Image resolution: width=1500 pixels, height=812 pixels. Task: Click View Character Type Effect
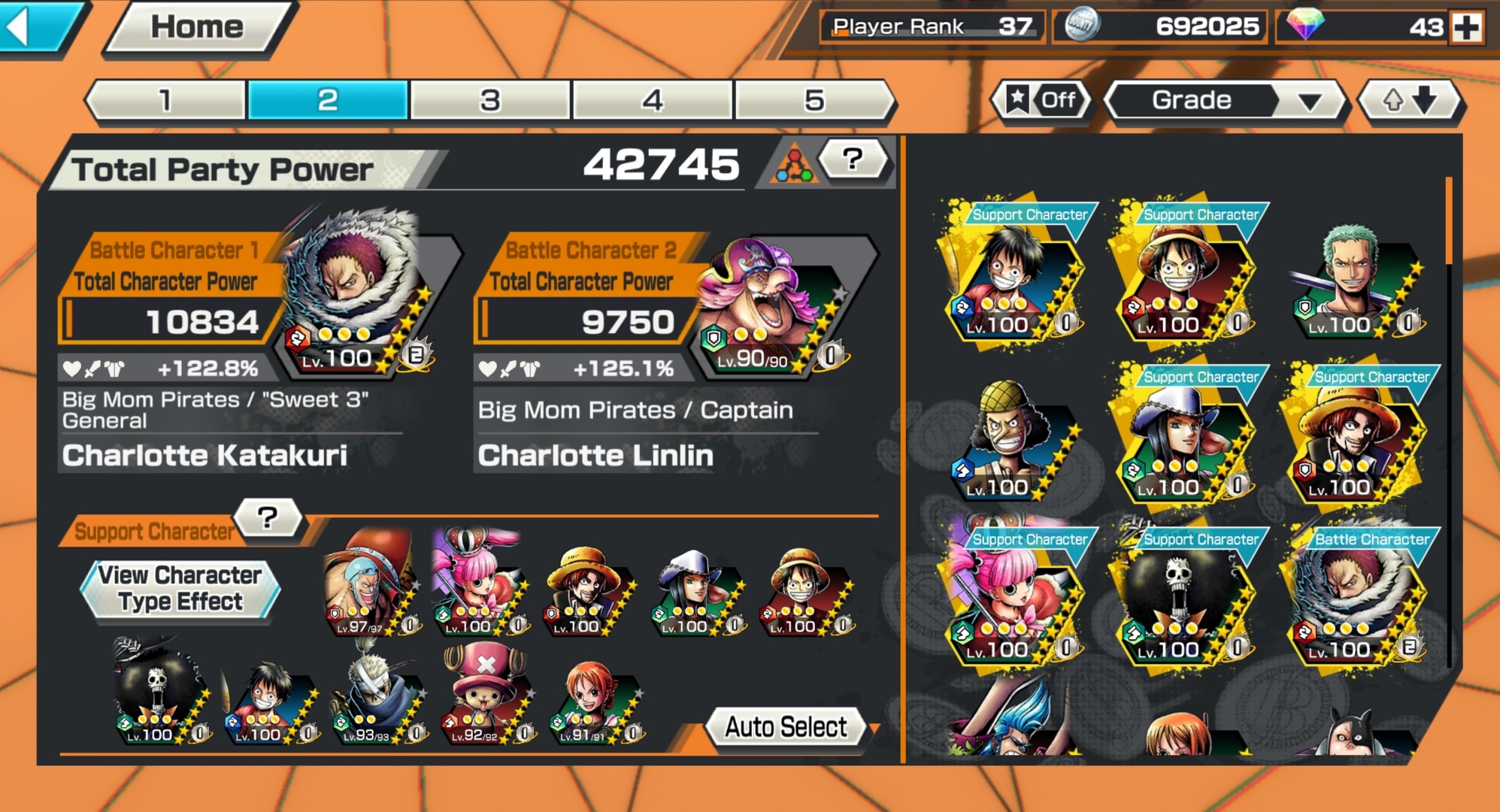(x=180, y=589)
